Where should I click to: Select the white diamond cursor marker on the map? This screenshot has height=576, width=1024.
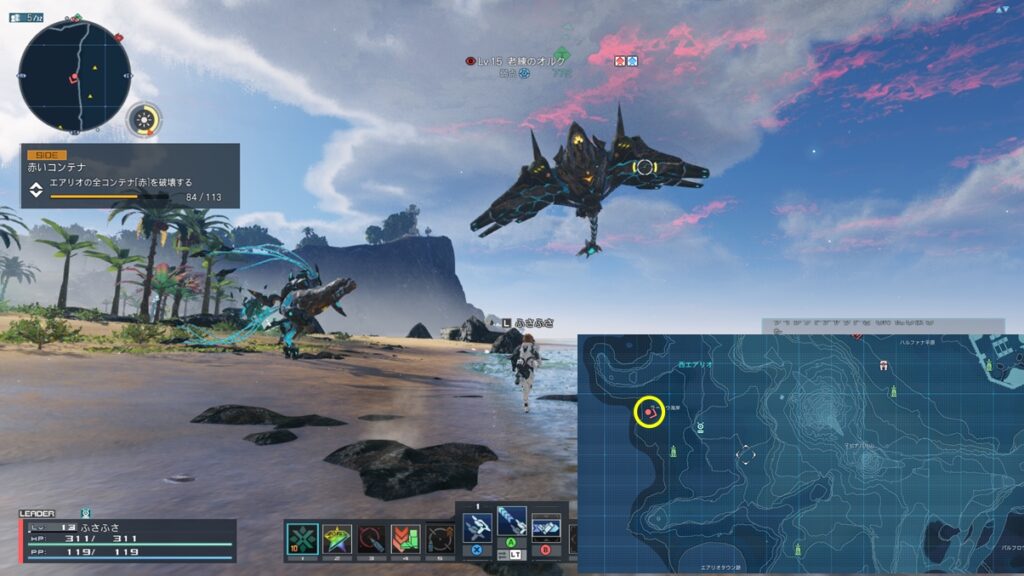pos(745,455)
